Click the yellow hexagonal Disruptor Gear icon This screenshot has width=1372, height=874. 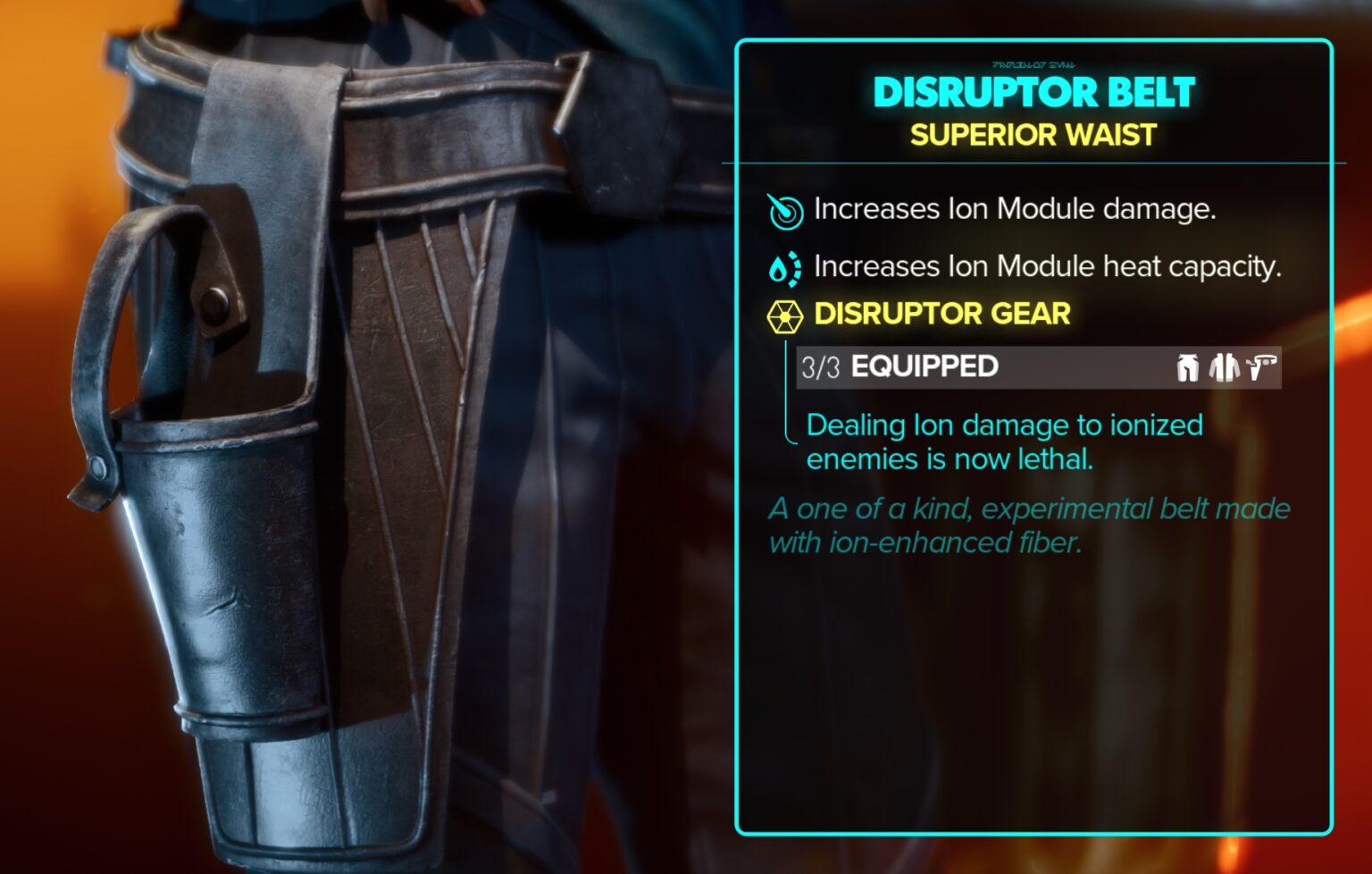point(787,315)
